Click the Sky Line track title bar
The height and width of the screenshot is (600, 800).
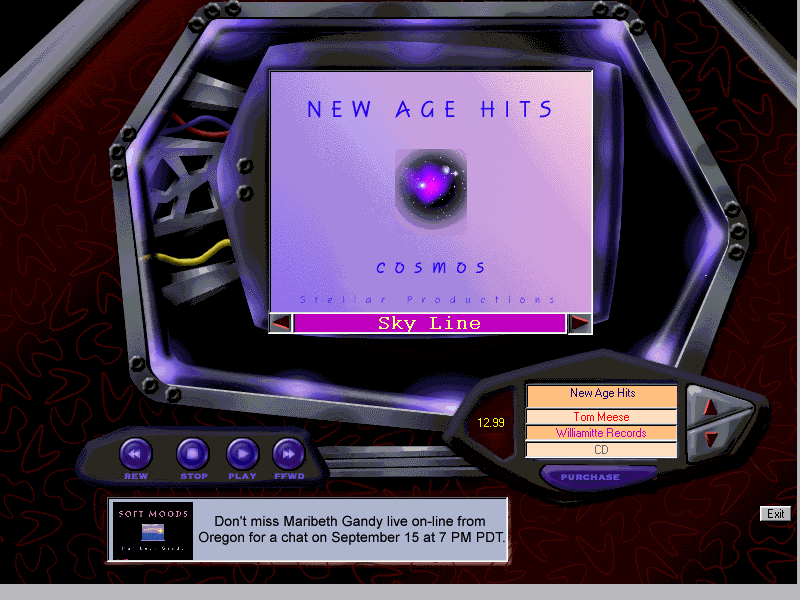point(430,323)
